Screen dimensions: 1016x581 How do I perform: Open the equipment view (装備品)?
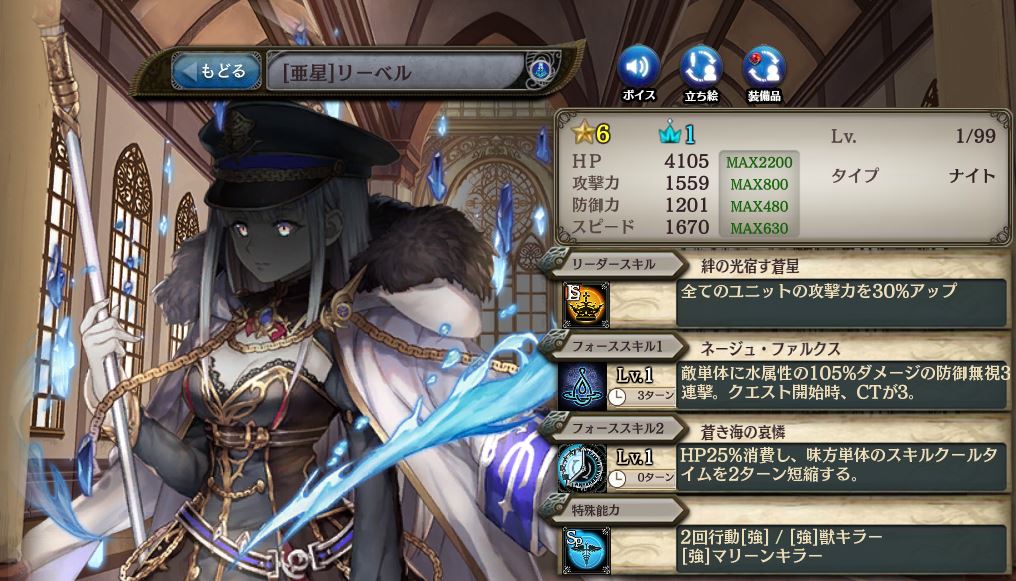(x=764, y=68)
